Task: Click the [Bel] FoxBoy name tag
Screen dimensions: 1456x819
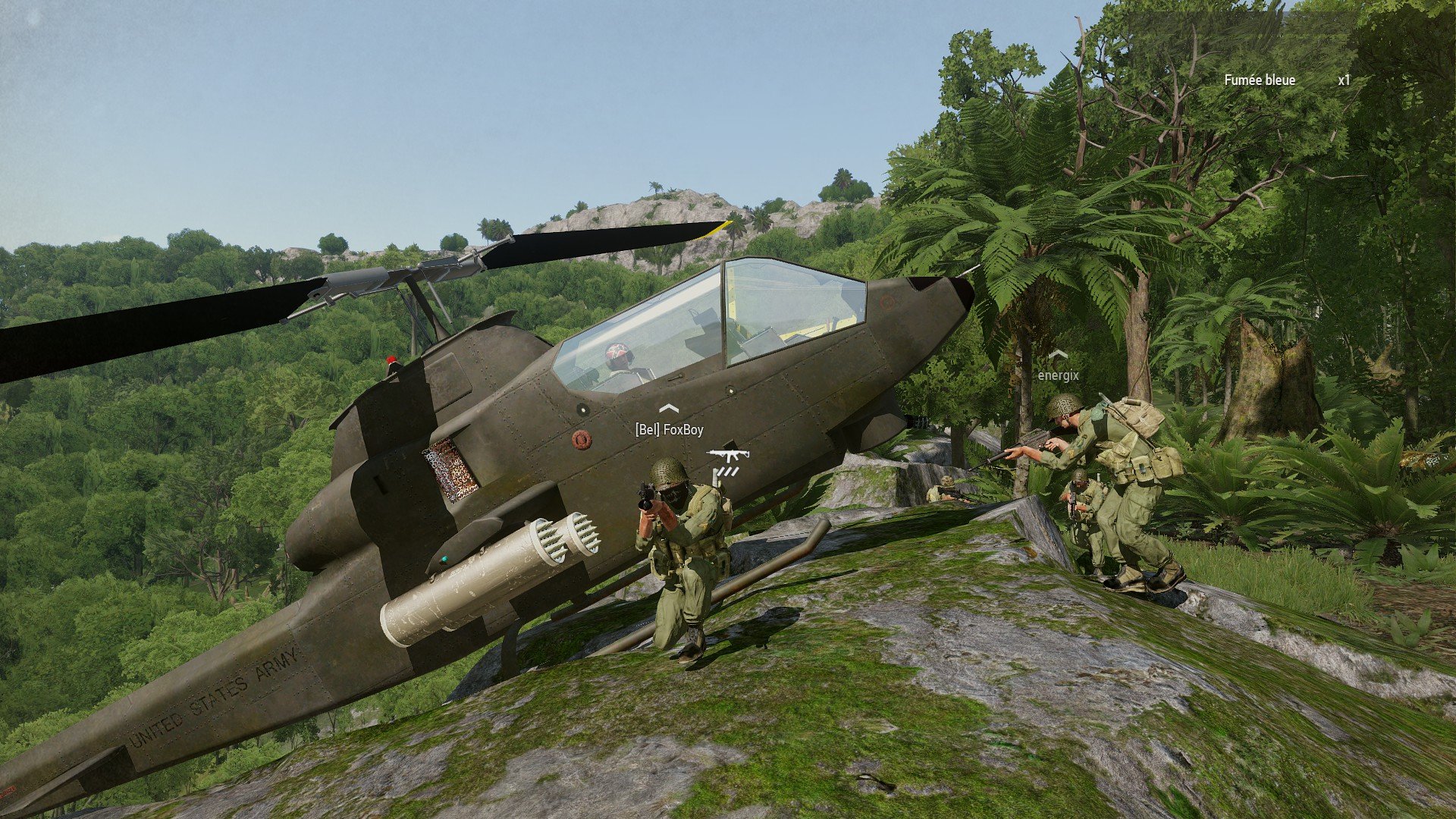Action: click(669, 430)
